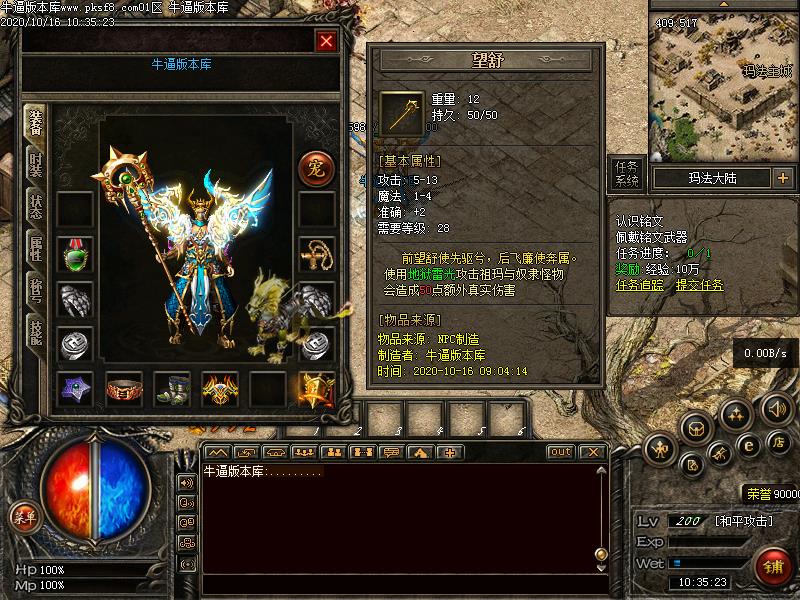This screenshot has width=800, height=600.
Task: Select the green medal equipment slot
Action: pos(75,254)
